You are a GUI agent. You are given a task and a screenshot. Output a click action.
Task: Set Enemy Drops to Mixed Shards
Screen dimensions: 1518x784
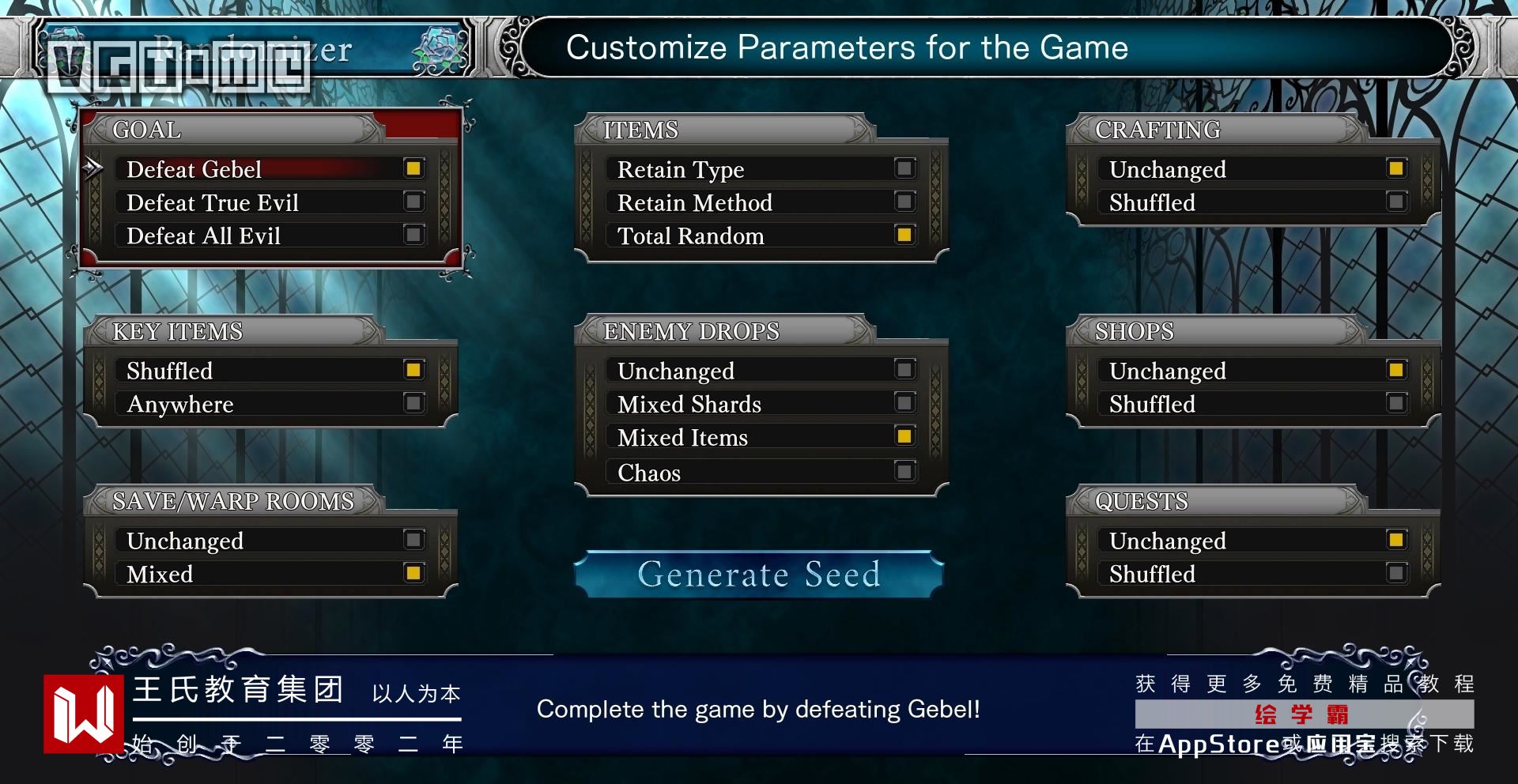pos(761,404)
